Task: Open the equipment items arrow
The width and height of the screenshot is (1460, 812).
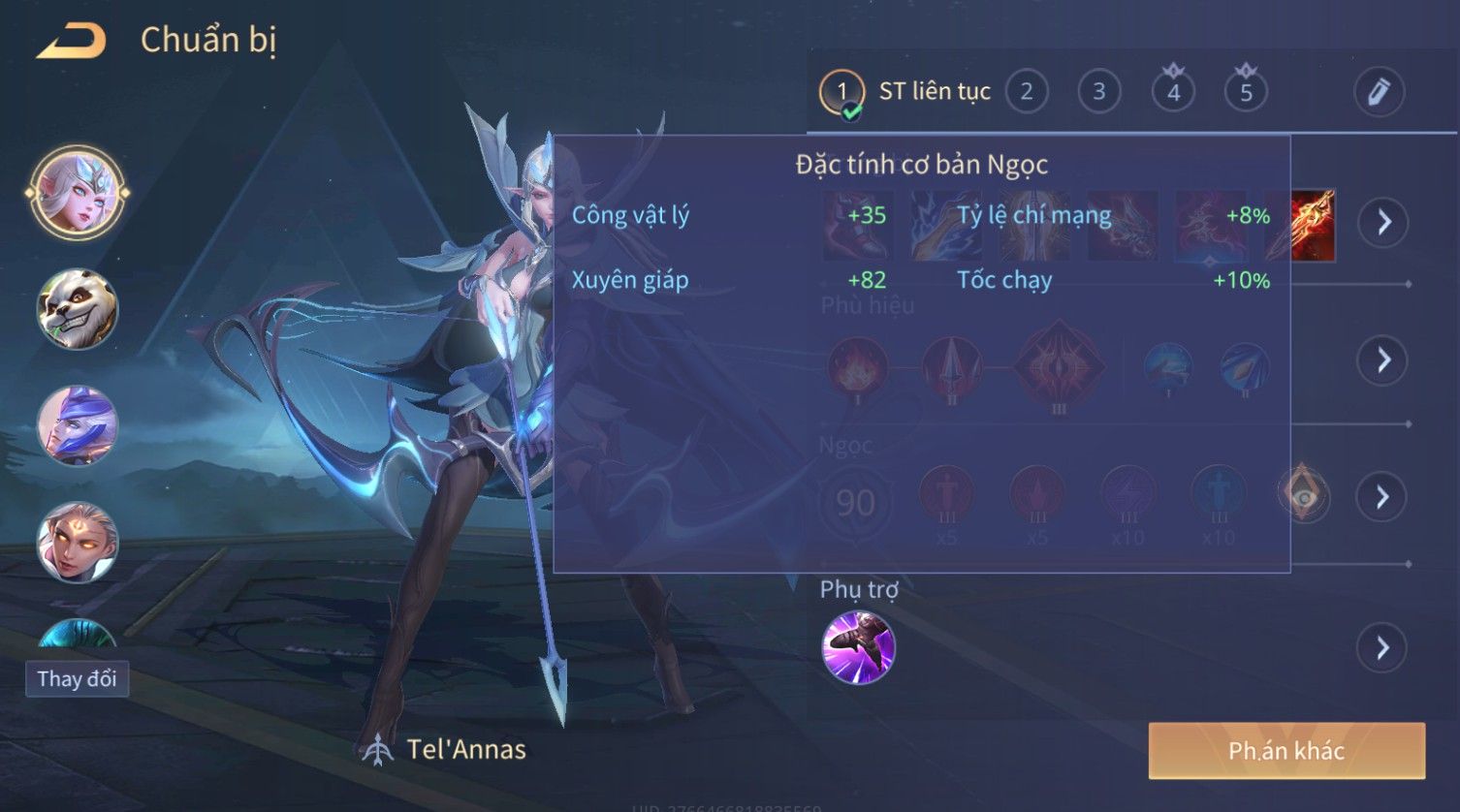Action: [1382, 223]
